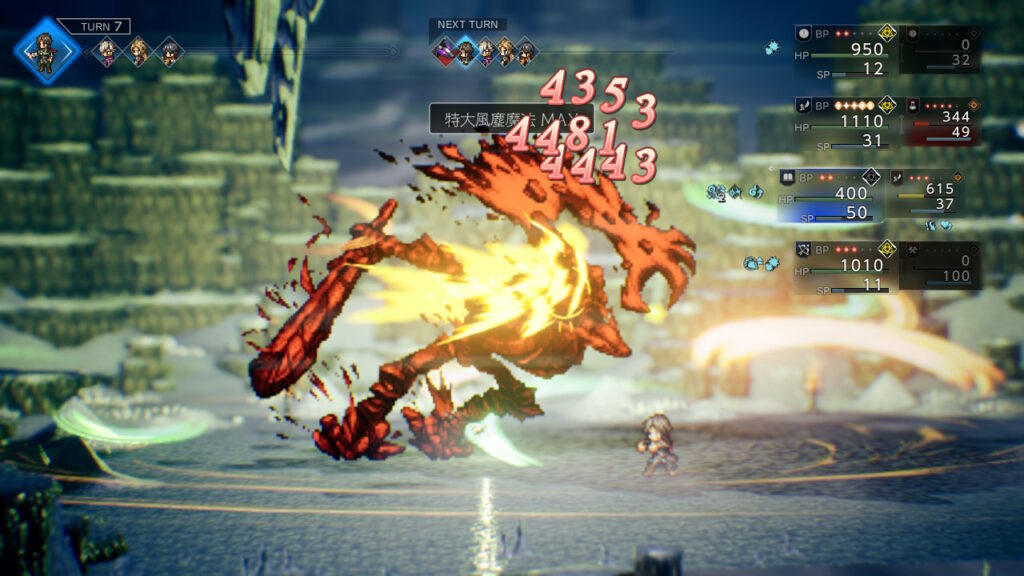Choose the party member with 1110 HP
1024x576 pixels.
pos(846,122)
